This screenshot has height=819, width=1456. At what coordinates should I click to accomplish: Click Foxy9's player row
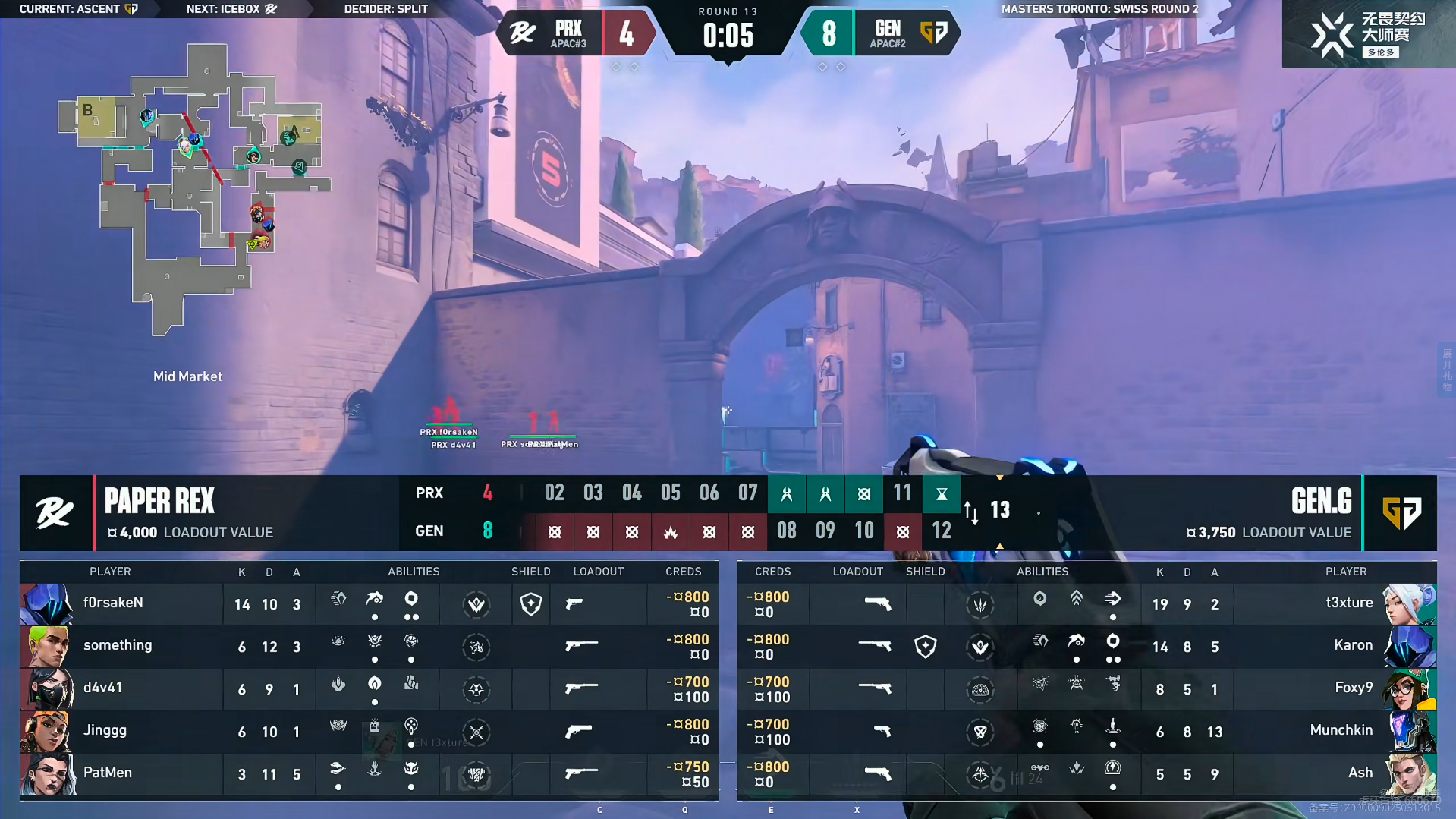point(1335,688)
